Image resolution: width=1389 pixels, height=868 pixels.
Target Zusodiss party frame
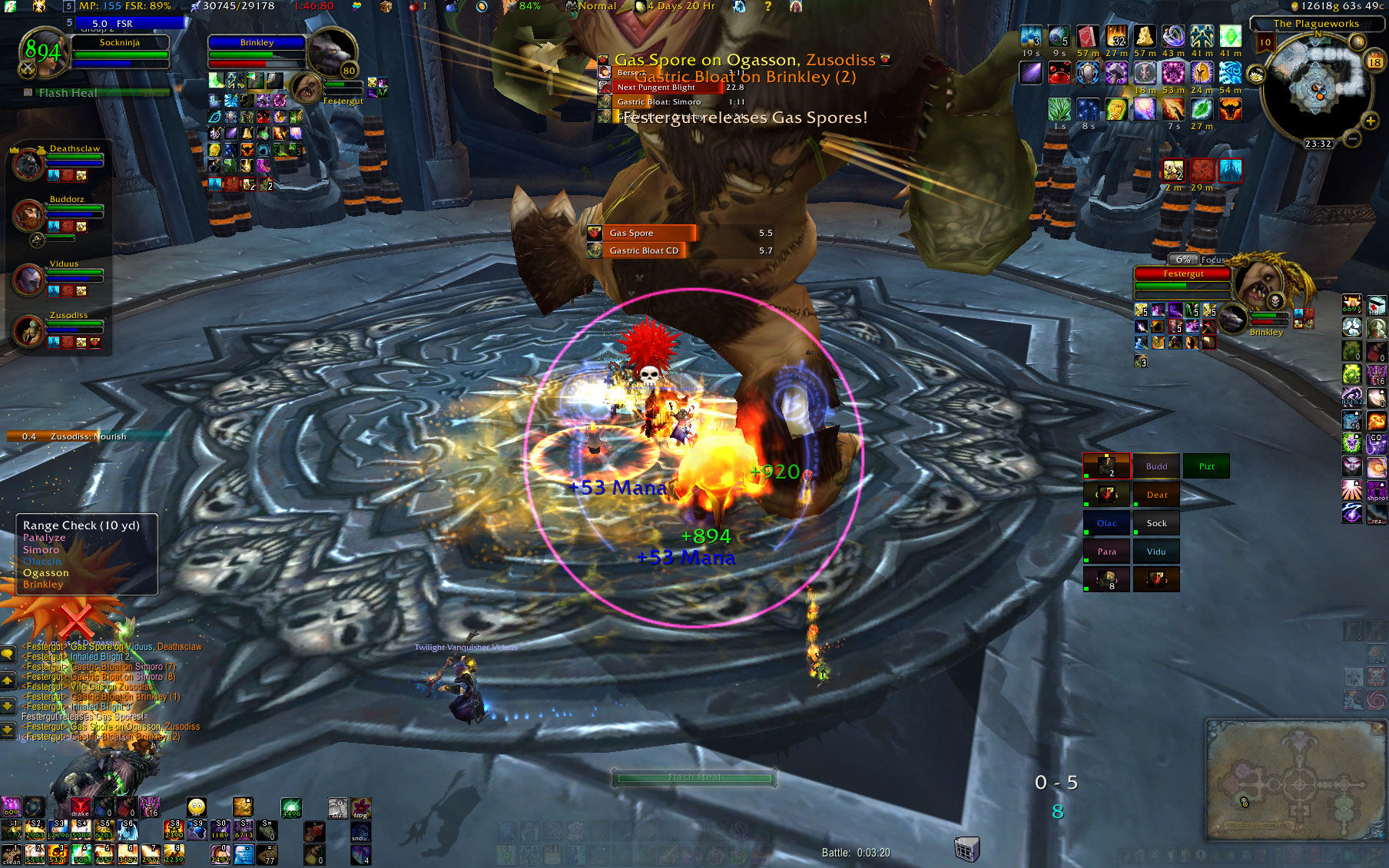(28, 332)
